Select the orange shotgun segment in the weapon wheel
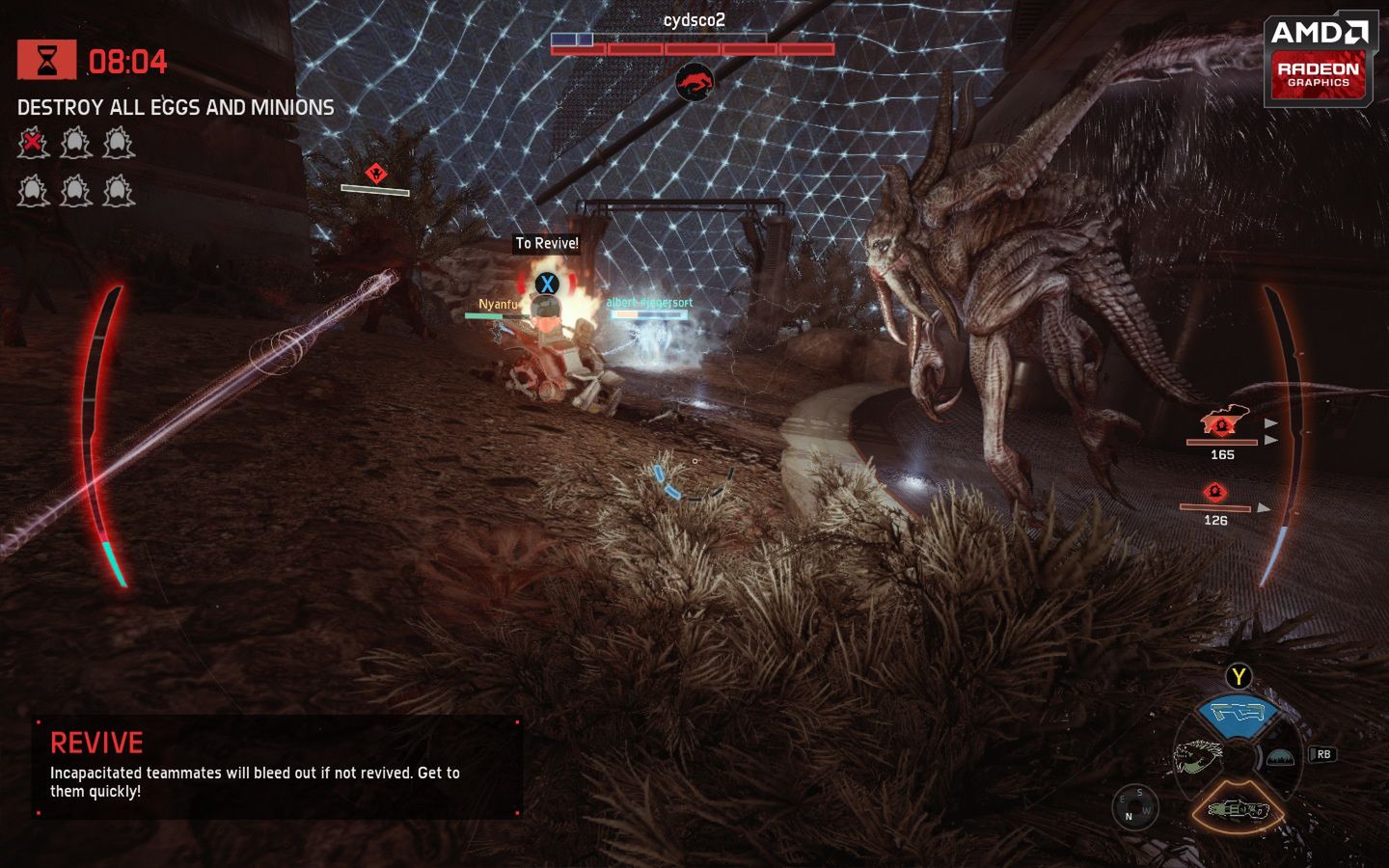Screen dimensions: 1389x868 click(1239, 811)
